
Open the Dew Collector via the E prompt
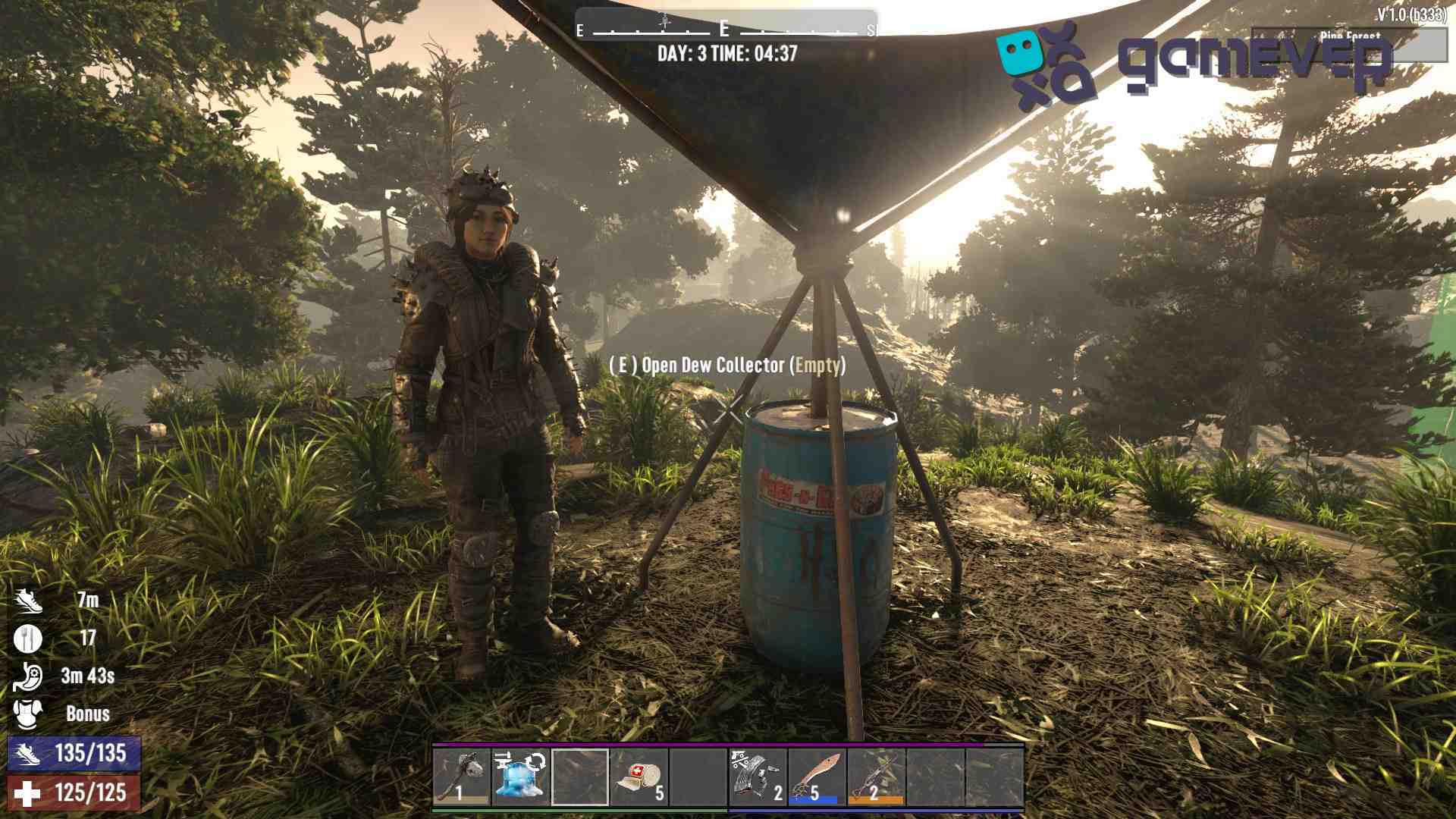728,366
